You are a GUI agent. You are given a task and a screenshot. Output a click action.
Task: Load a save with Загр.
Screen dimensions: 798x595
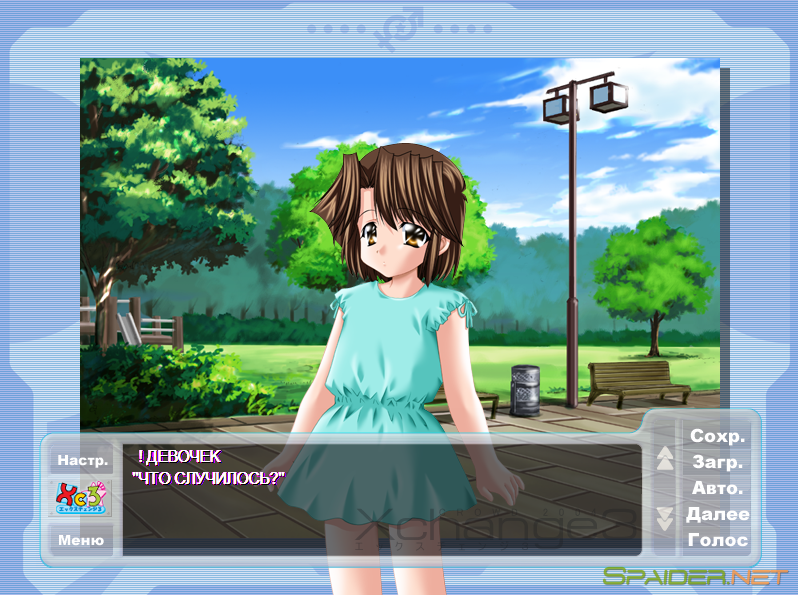click(717, 463)
